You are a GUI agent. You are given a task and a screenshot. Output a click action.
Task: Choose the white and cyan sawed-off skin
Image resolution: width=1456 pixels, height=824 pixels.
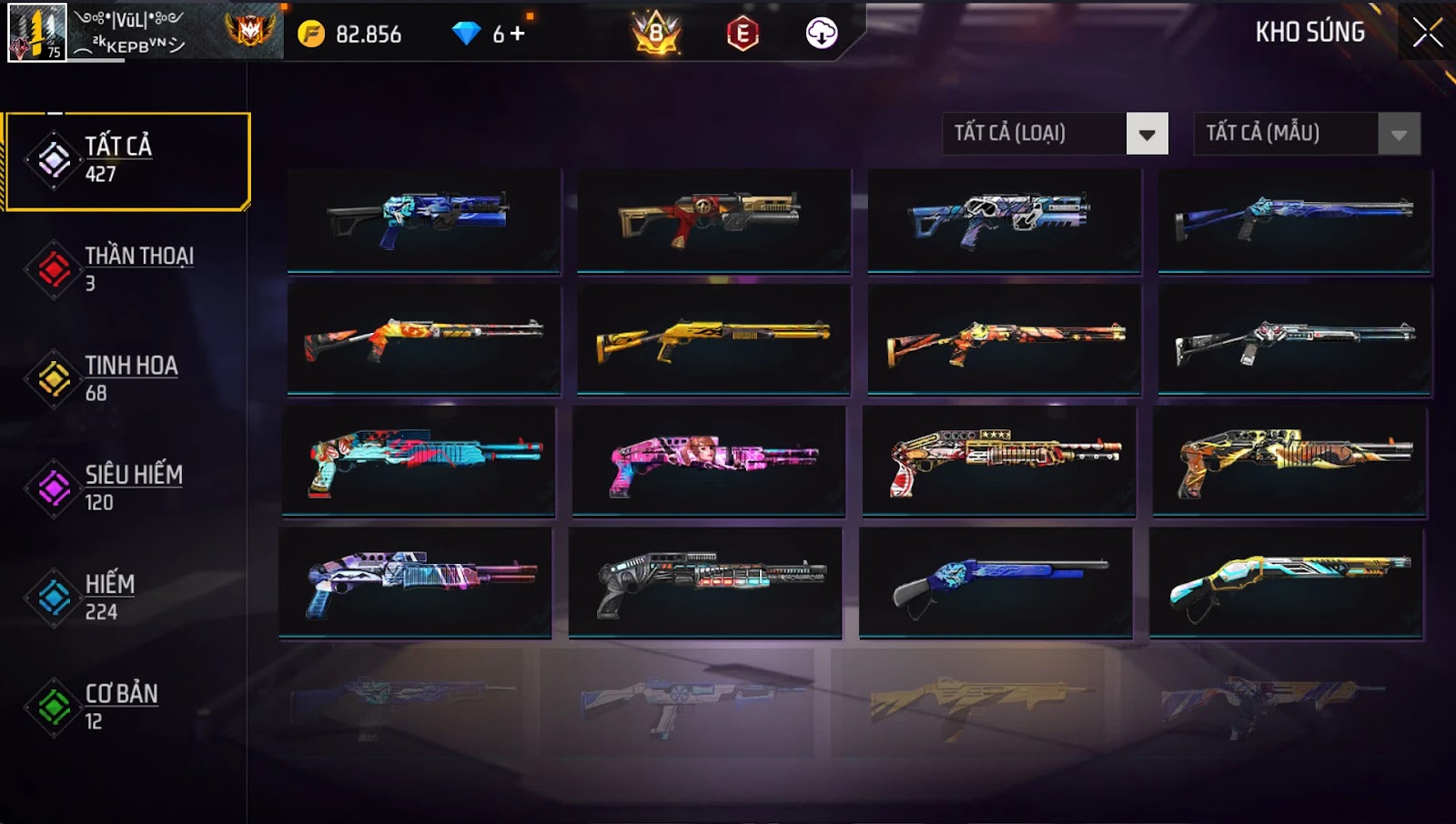1286,582
